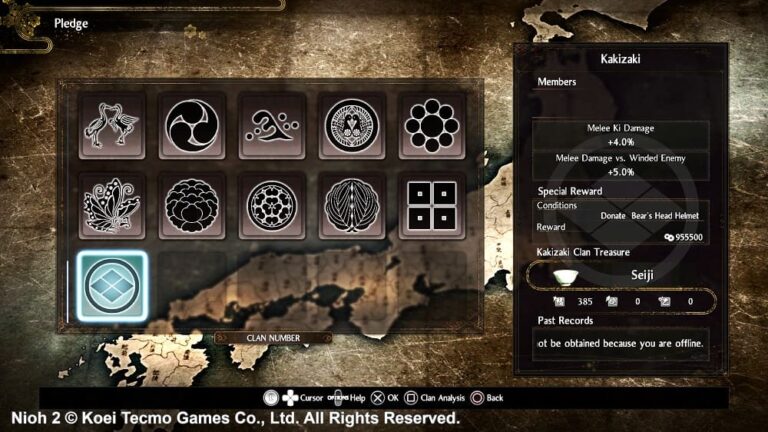This screenshot has width=768, height=432.
Task: Select the highlighted Kakizaki diamond crest
Action: [112, 286]
